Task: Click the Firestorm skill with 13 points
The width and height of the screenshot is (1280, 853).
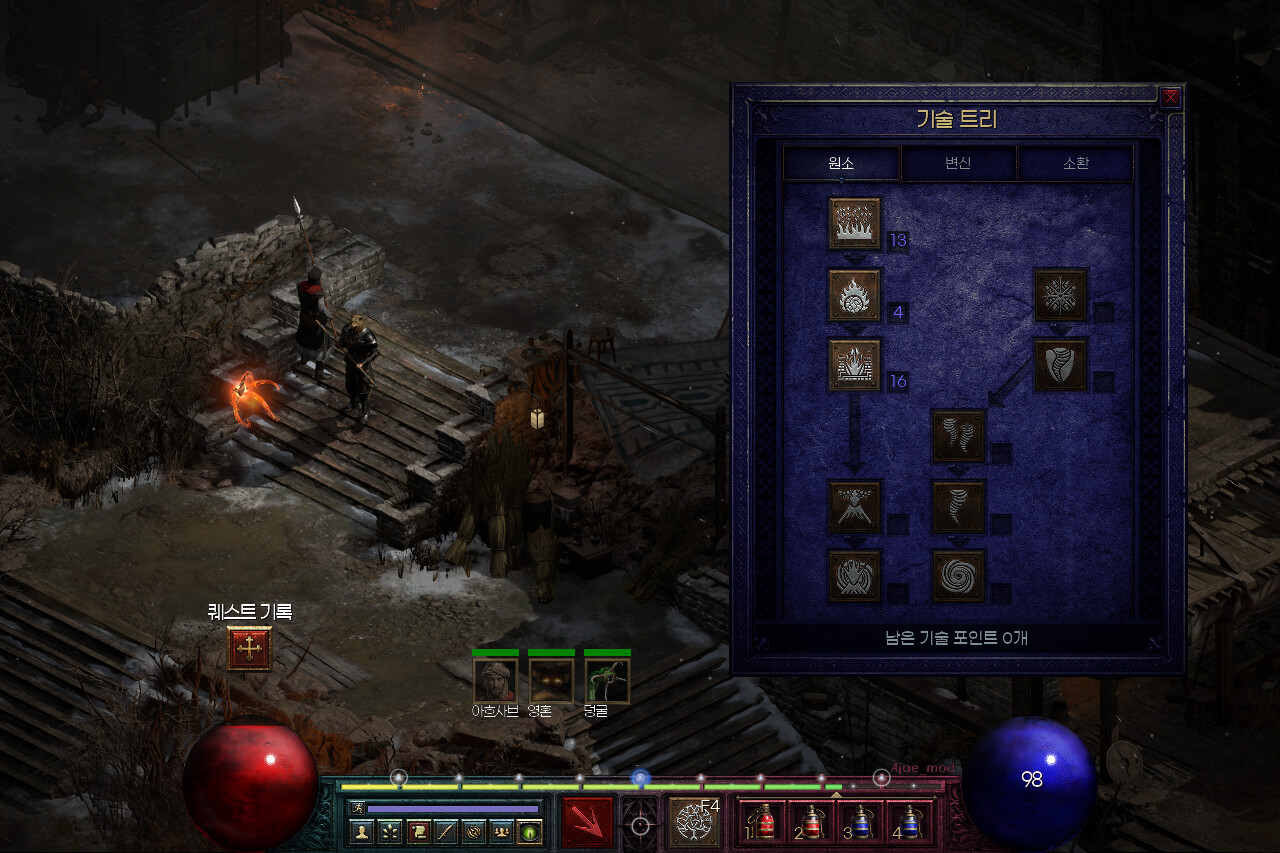Action: tap(855, 223)
